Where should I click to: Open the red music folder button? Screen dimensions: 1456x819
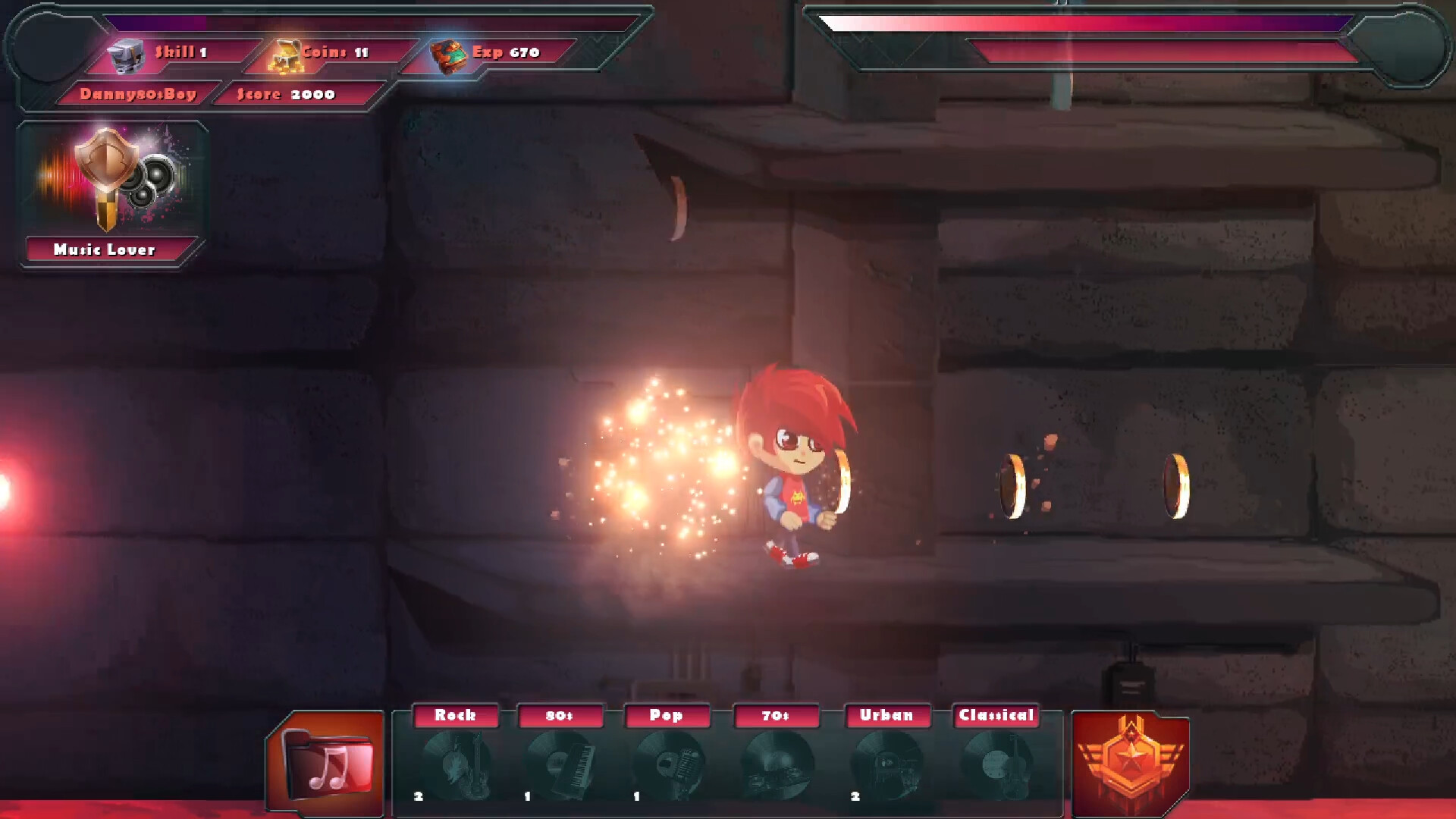coord(327,762)
